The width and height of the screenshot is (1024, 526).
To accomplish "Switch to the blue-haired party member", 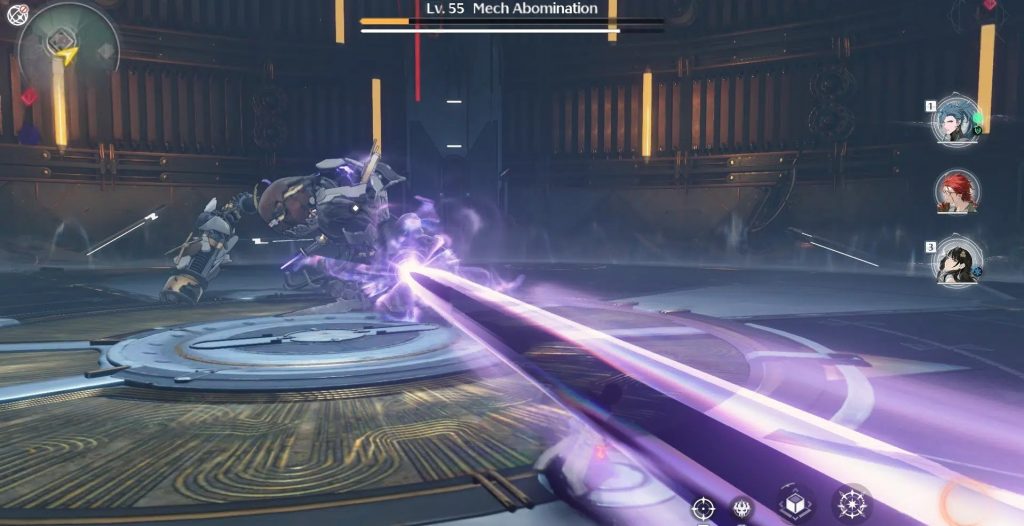I will [x=954, y=122].
